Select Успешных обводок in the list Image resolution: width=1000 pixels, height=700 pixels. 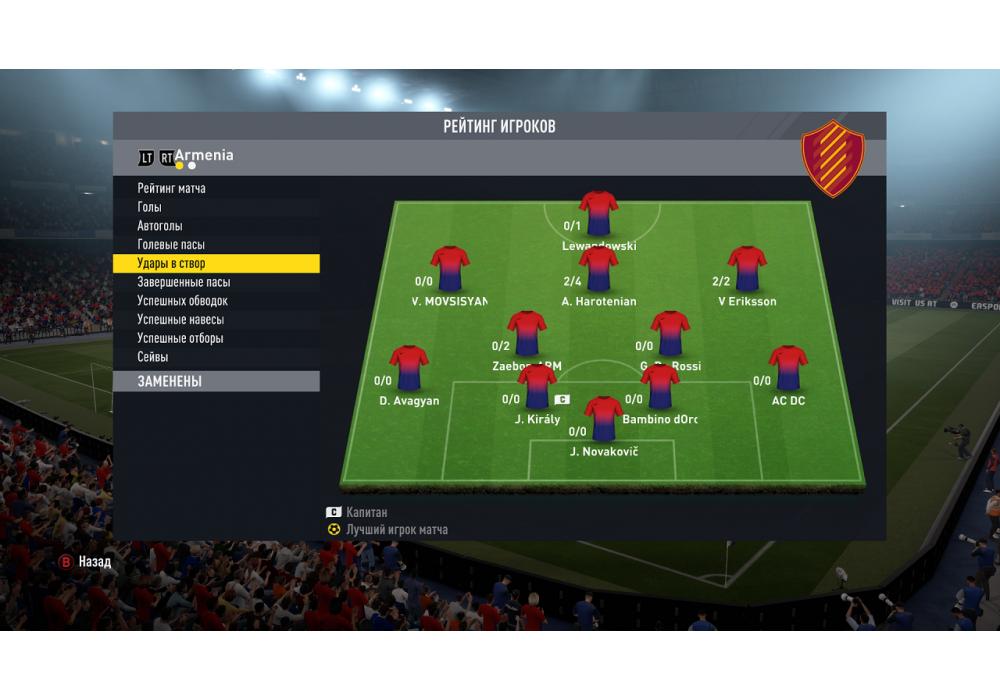[182, 301]
